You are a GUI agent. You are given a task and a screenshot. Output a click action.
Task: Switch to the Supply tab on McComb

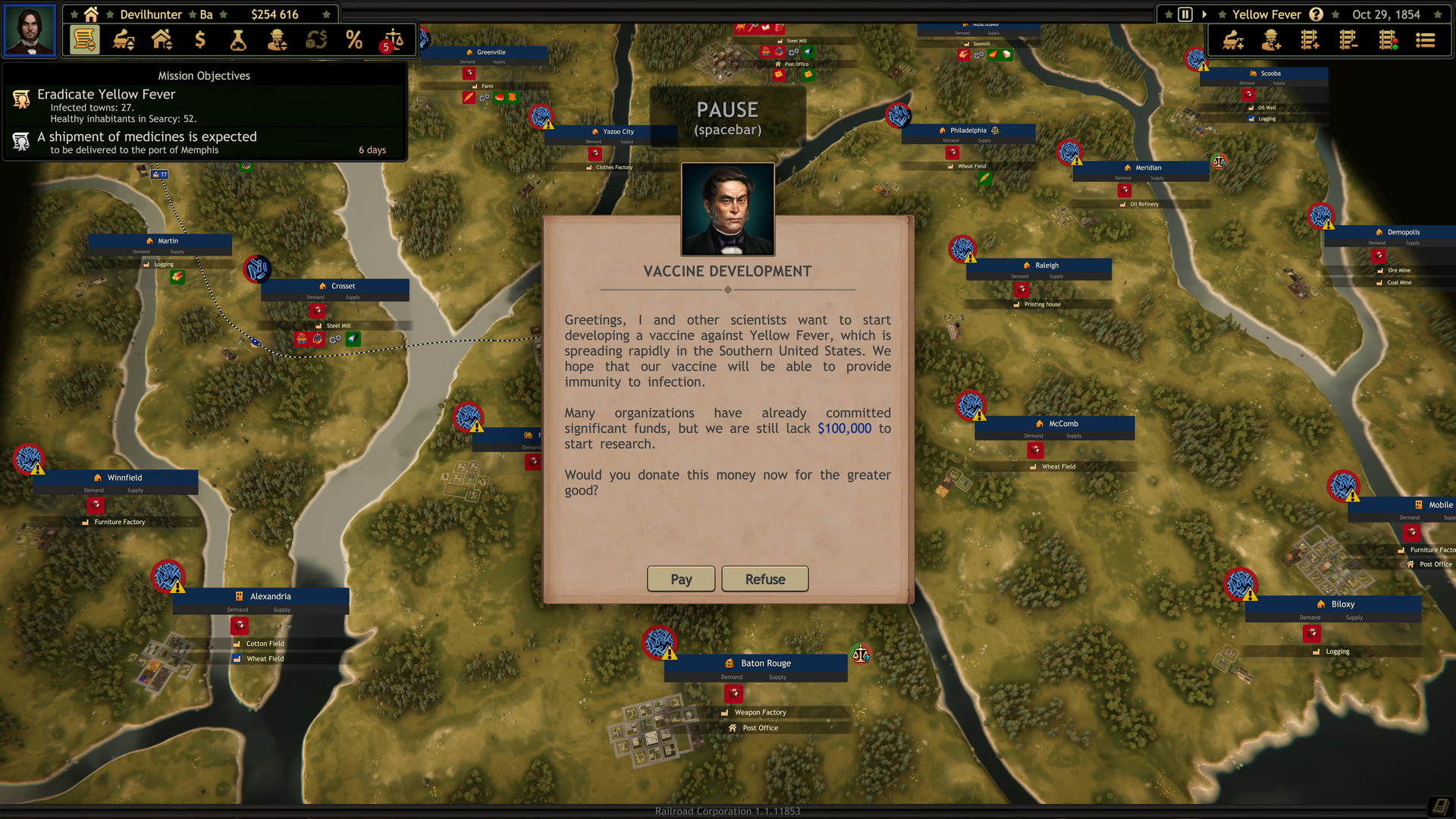tap(1074, 436)
